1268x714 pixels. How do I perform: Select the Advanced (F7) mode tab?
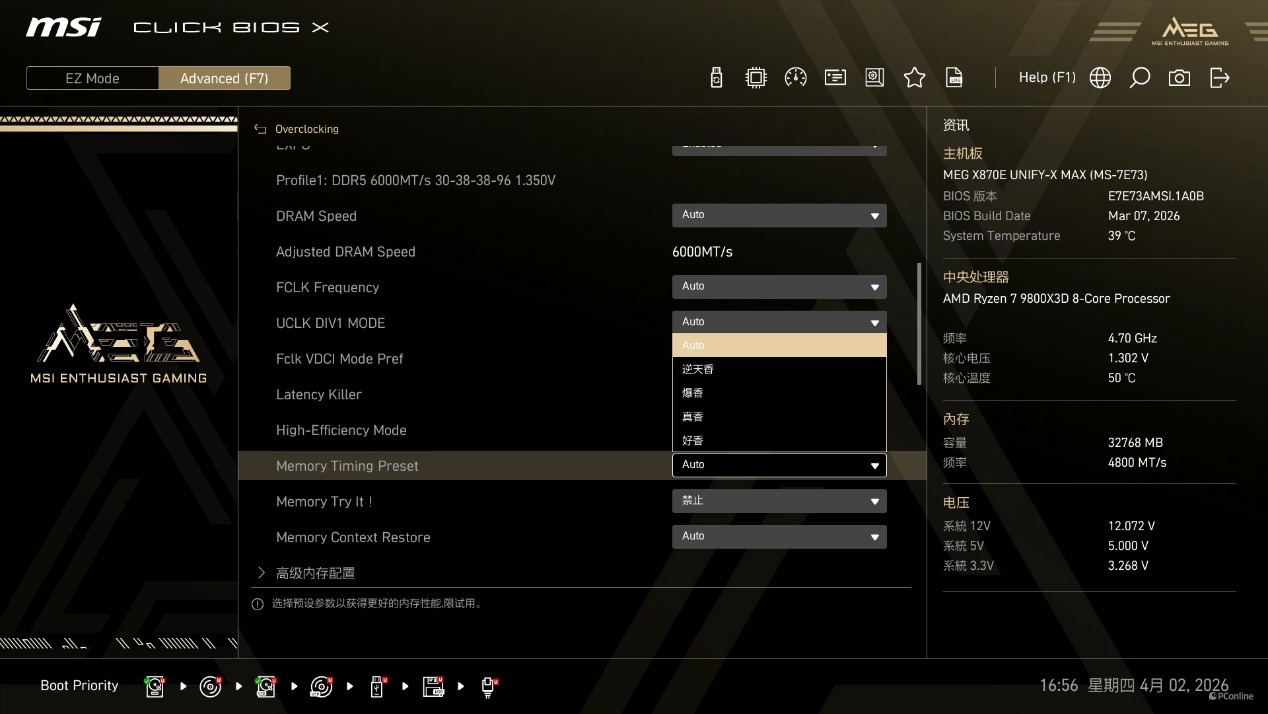pyautogui.click(x=224, y=78)
